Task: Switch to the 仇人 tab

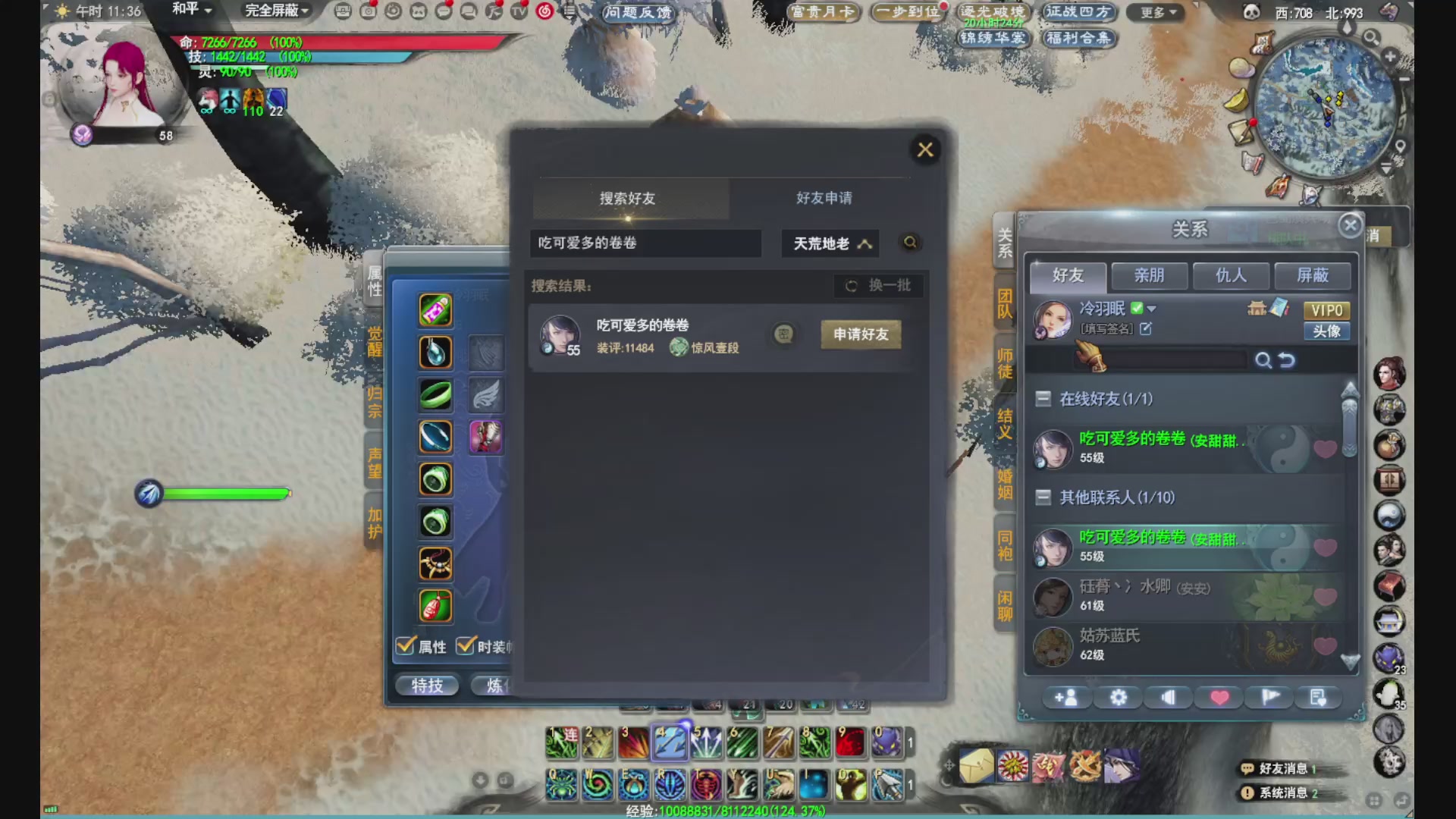Action: tap(1231, 276)
